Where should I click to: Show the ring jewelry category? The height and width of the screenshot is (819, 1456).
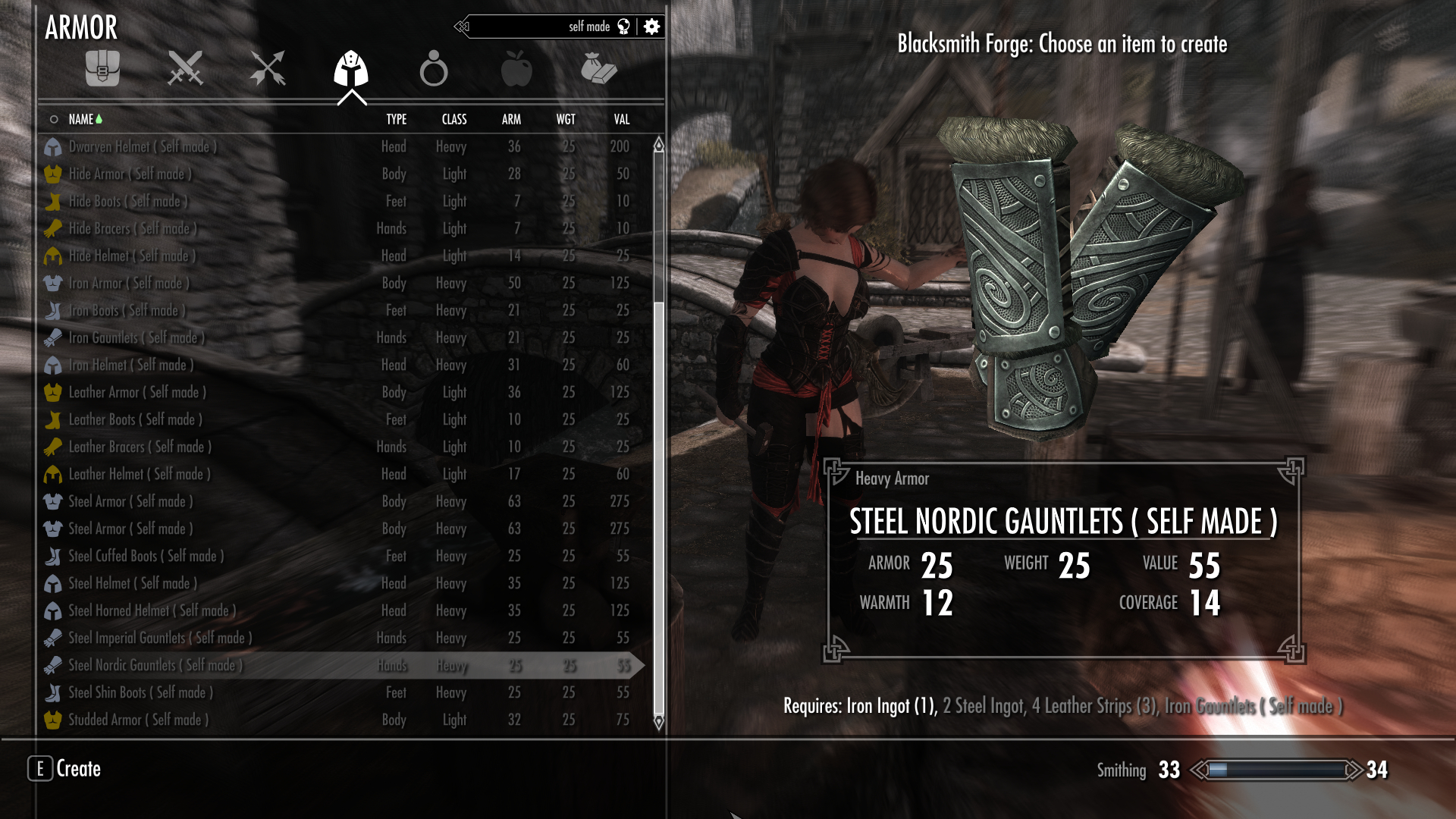click(434, 69)
